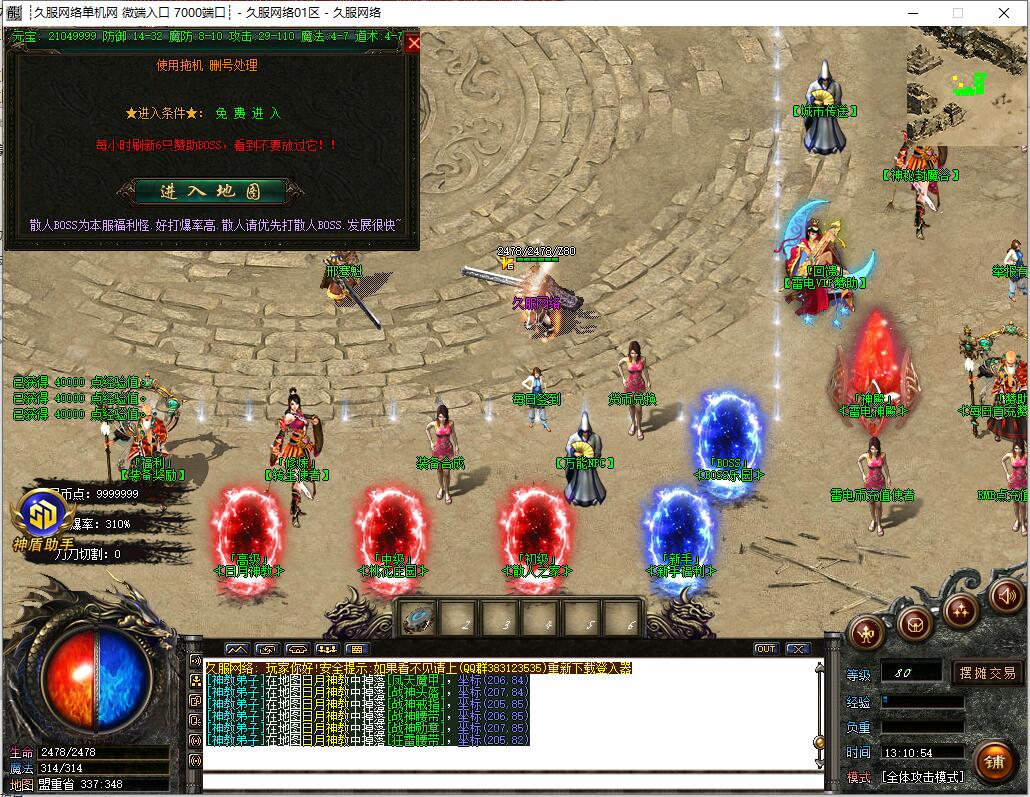Close the map entry dialog with the red X

(413, 42)
